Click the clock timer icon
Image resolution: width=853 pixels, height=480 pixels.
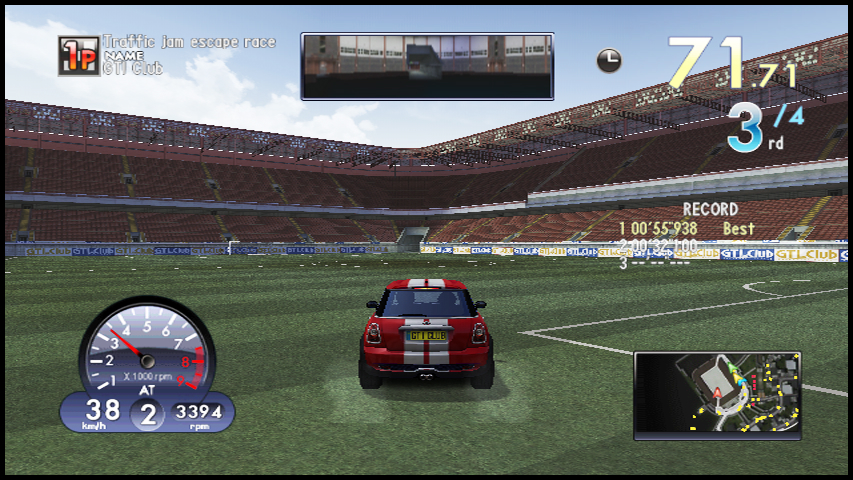[x=609, y=61]
